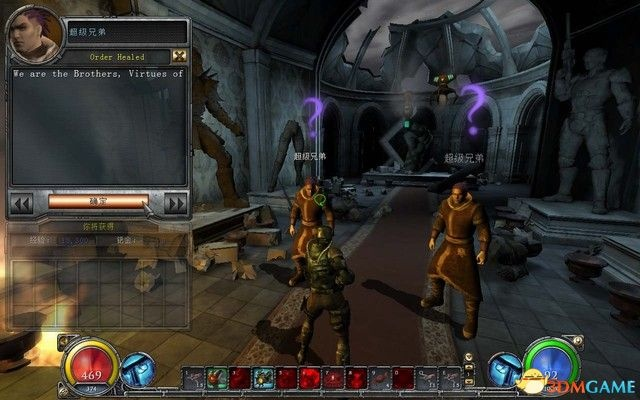Activate the right blue hammer skill icon
Screen dimensions: 640x400
coord(503,372)
